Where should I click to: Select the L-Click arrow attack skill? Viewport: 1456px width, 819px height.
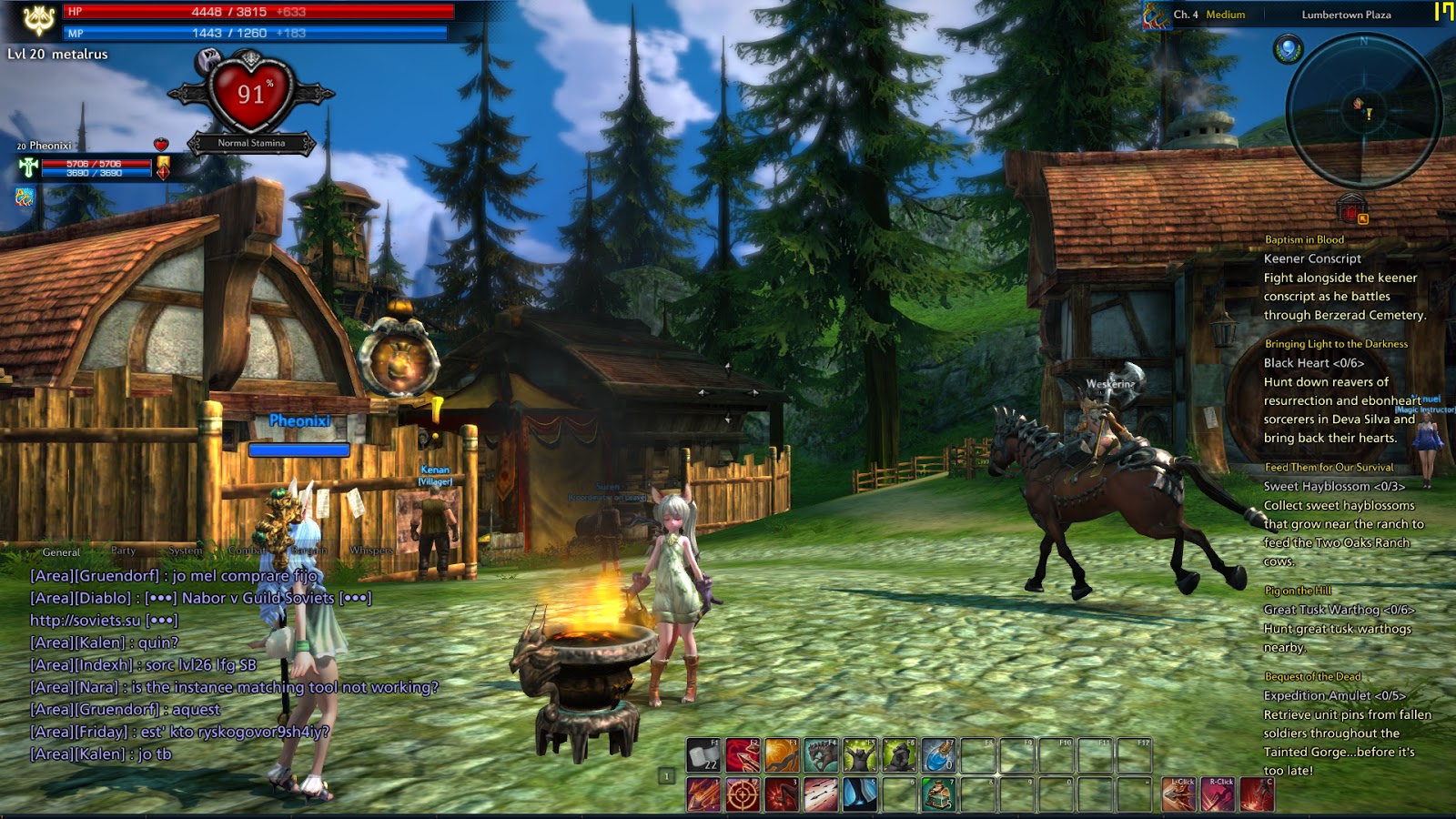tap(1180, 794)
